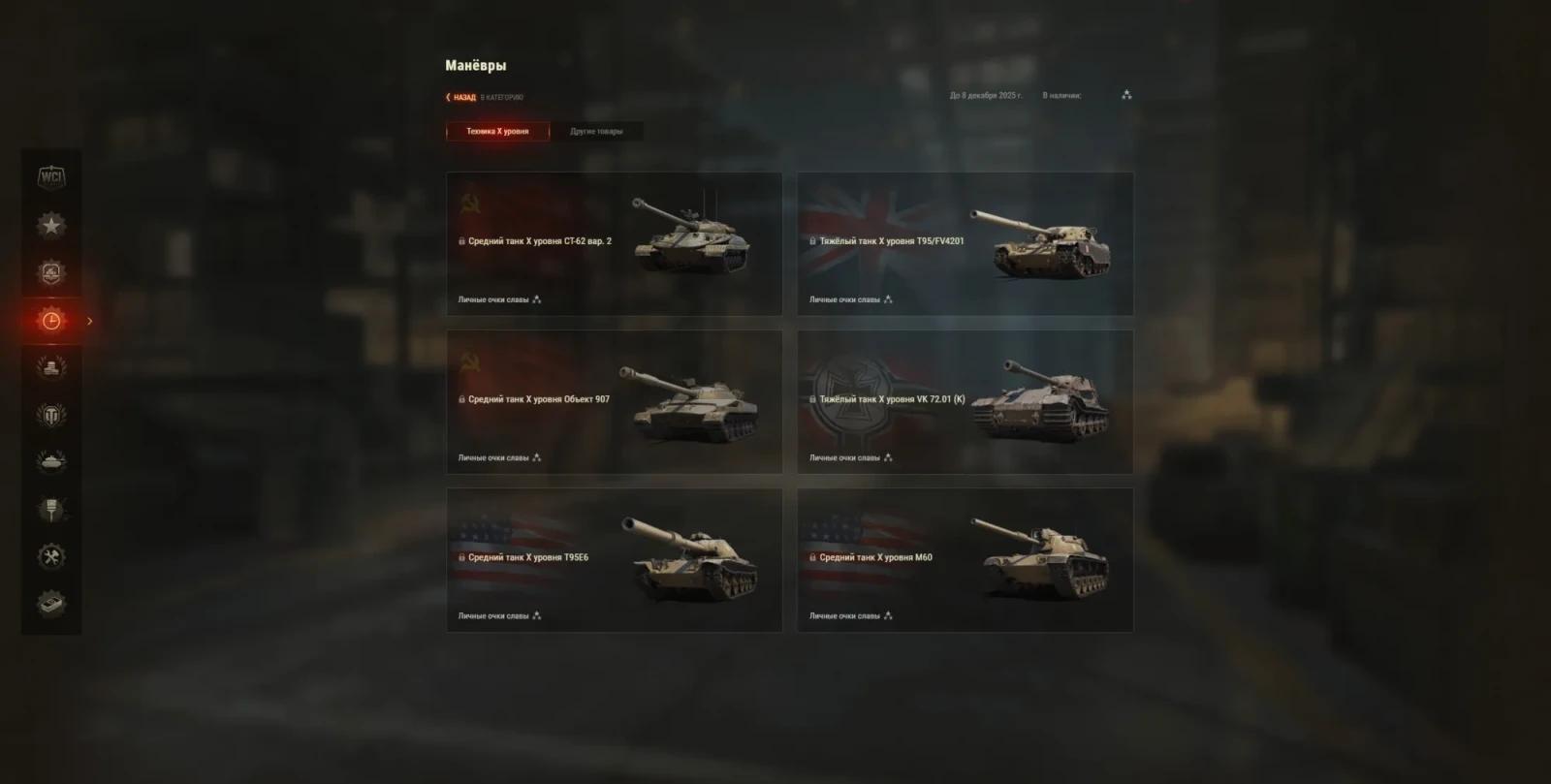Image resolution: width=1551 pixels, height=784 pixels.
Task: Click the lock icon on the M60 card
Action: (811, 557)
